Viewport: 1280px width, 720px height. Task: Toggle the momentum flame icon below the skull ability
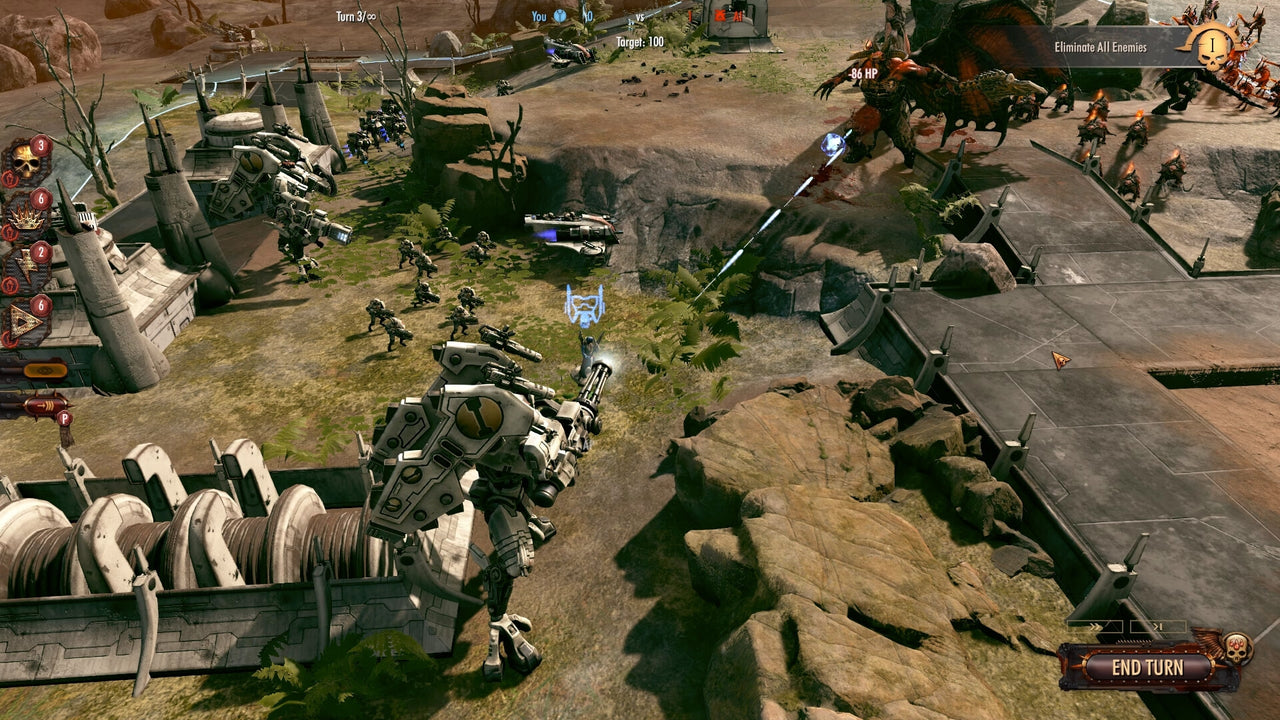point(8,177)
